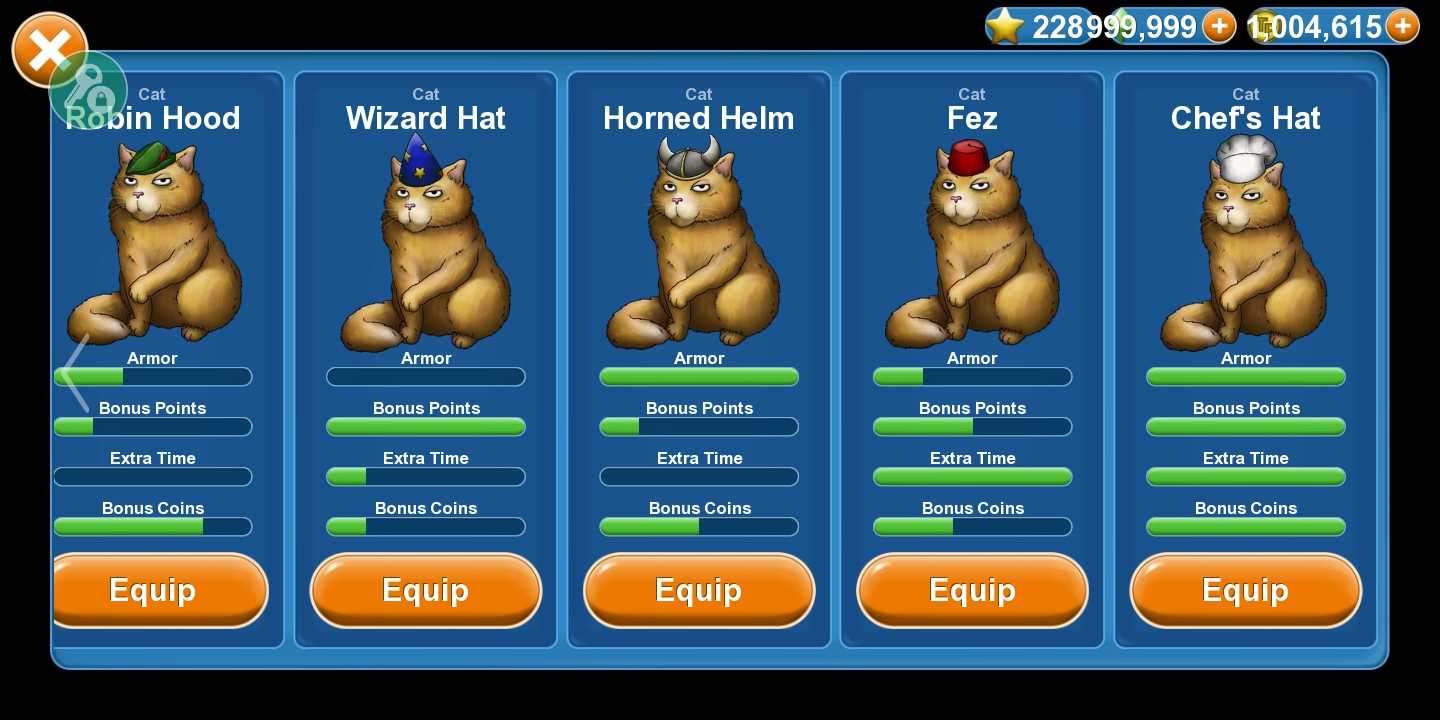Pick the Chef's Hat cat picture
1440x720 pixels.
coord(1245,245)
